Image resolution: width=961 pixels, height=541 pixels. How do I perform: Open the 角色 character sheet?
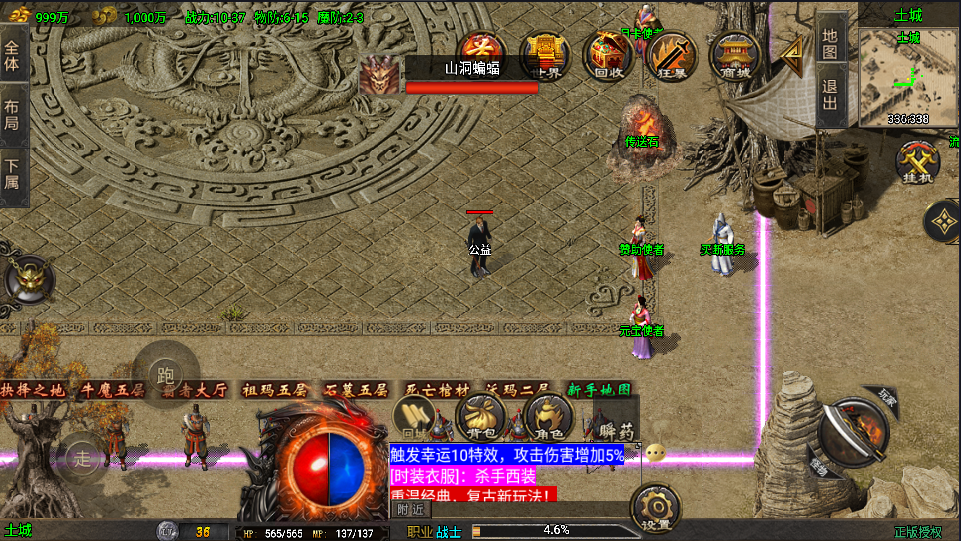click(x=548, y=416)
